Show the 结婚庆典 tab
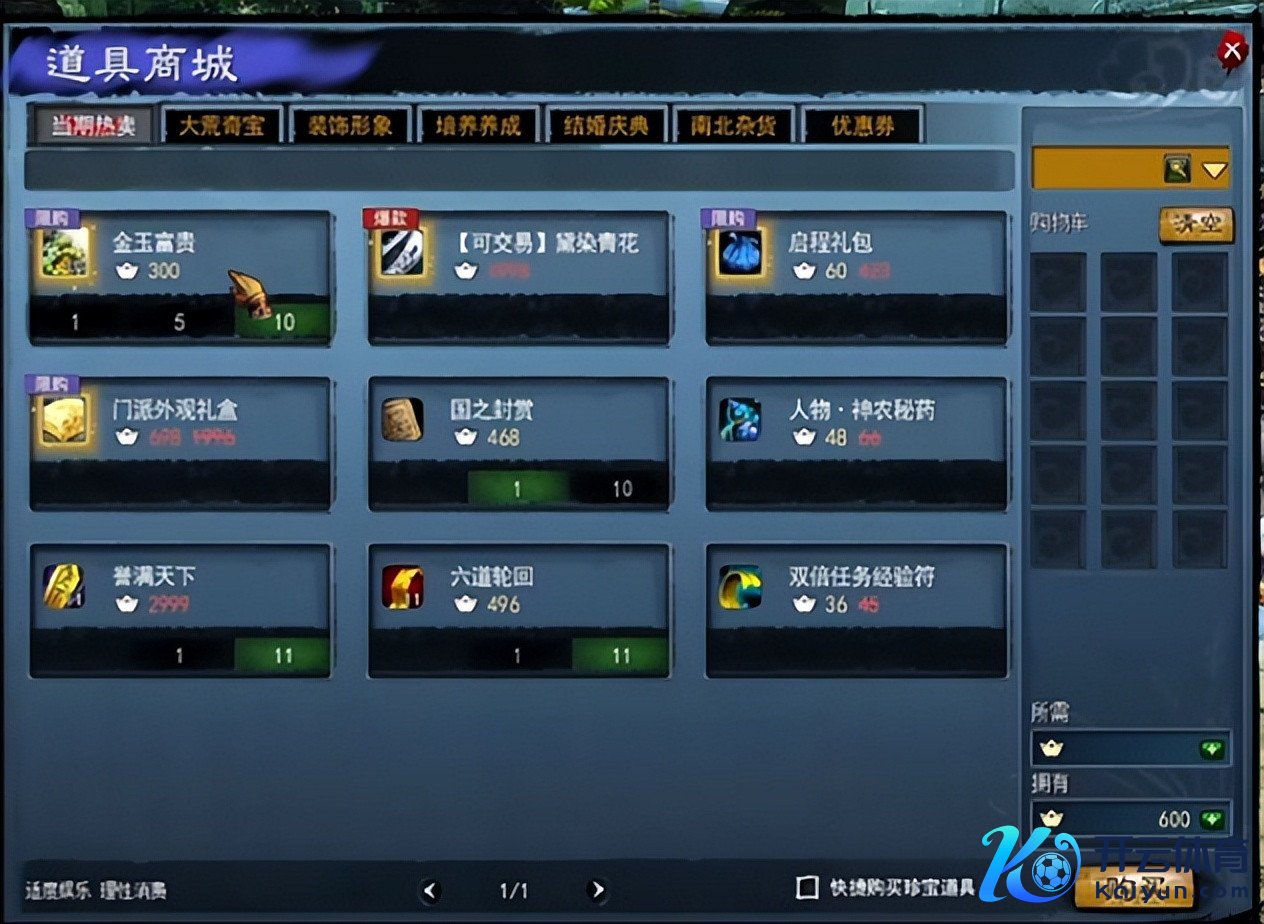This screenshot has height=924, width=1264. coord(606,126)
